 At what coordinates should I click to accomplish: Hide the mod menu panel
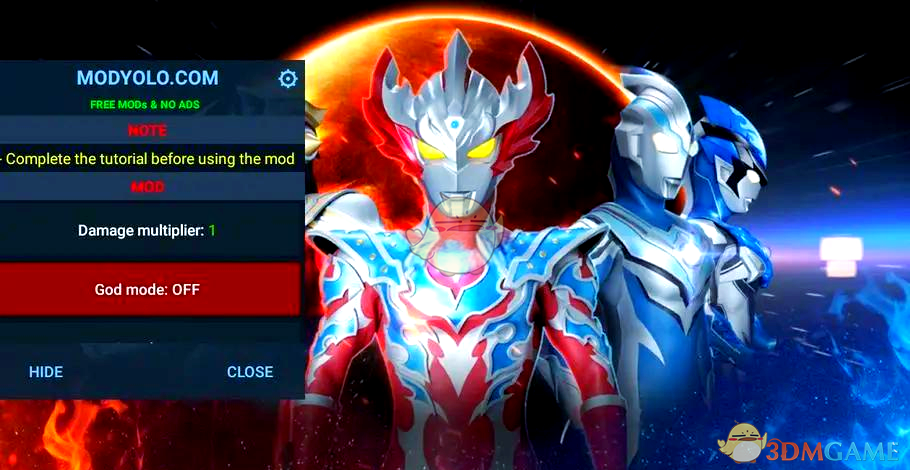[46, 372]
